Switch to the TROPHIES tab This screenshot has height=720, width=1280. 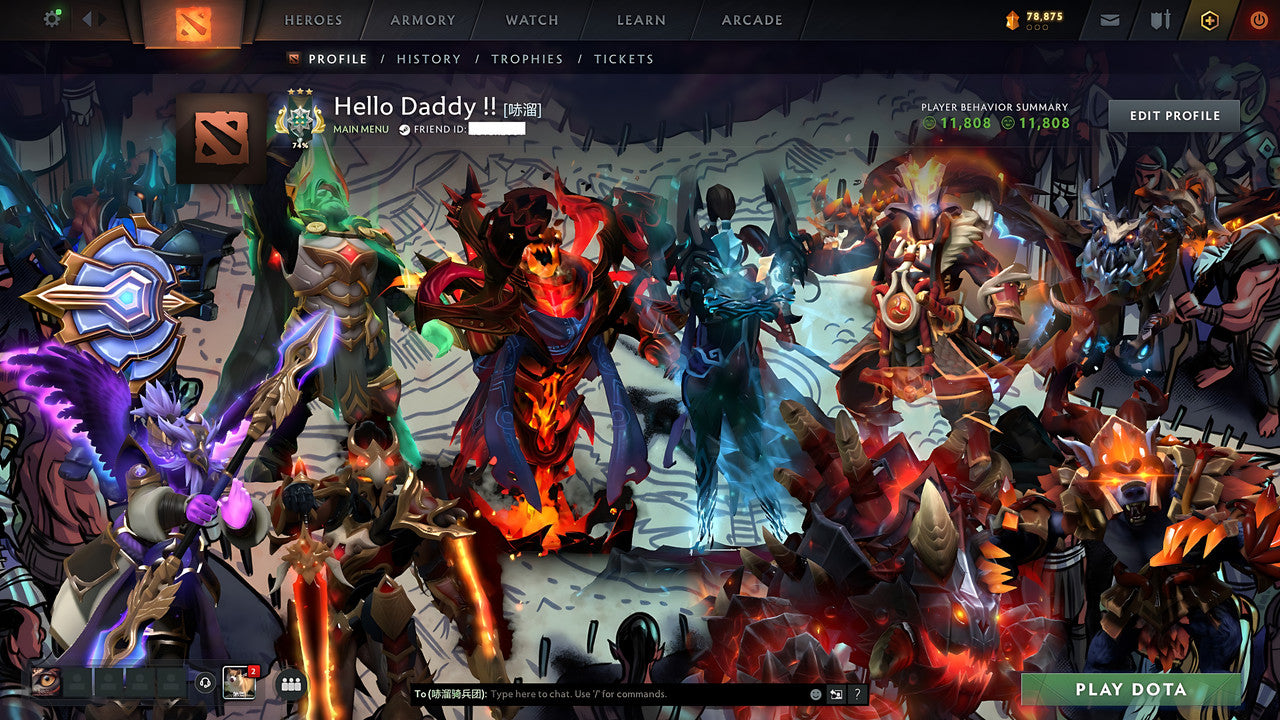coord(528,59)
